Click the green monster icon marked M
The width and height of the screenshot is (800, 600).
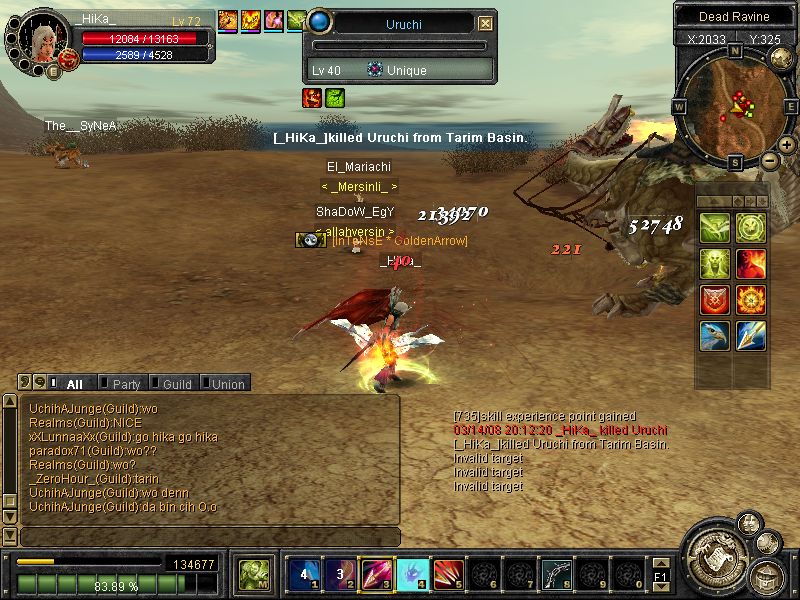click(x=252, y=574)
